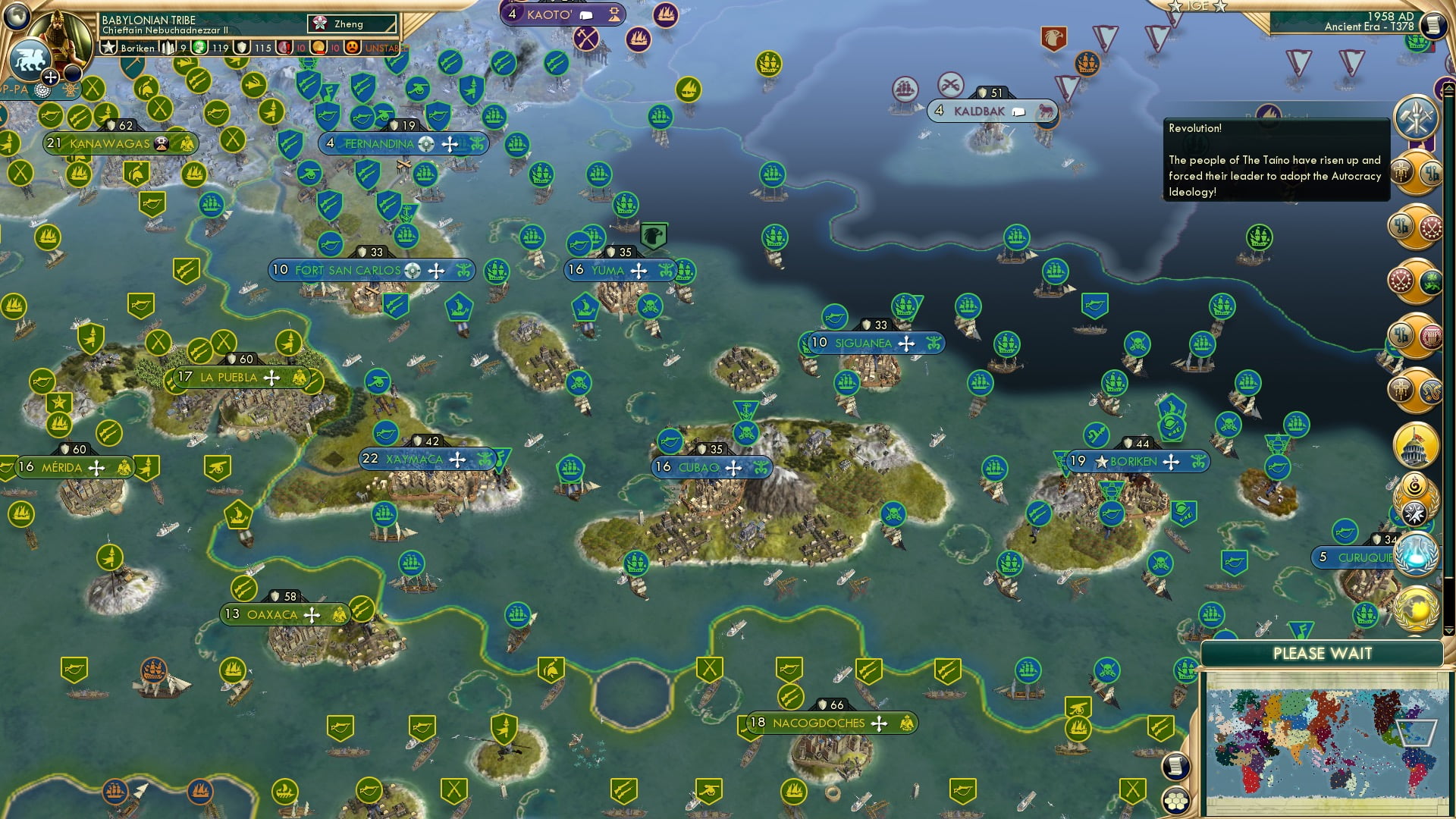
Task: Click the Capitol dome notification
Action: [x=1415, y=445]
